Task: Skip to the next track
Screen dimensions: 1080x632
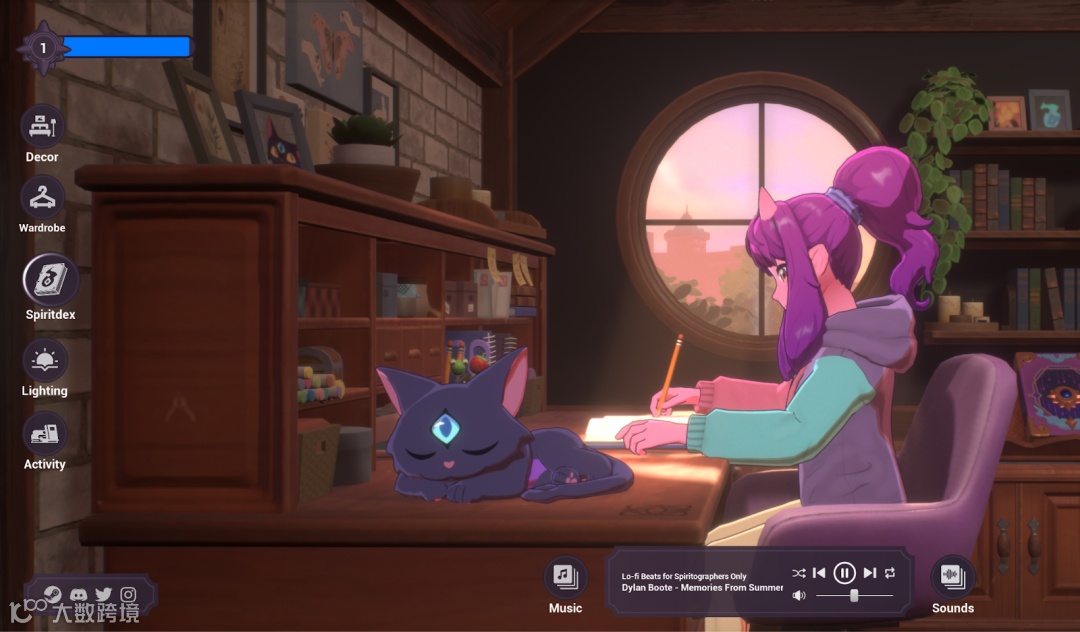Action: point(869,573)
